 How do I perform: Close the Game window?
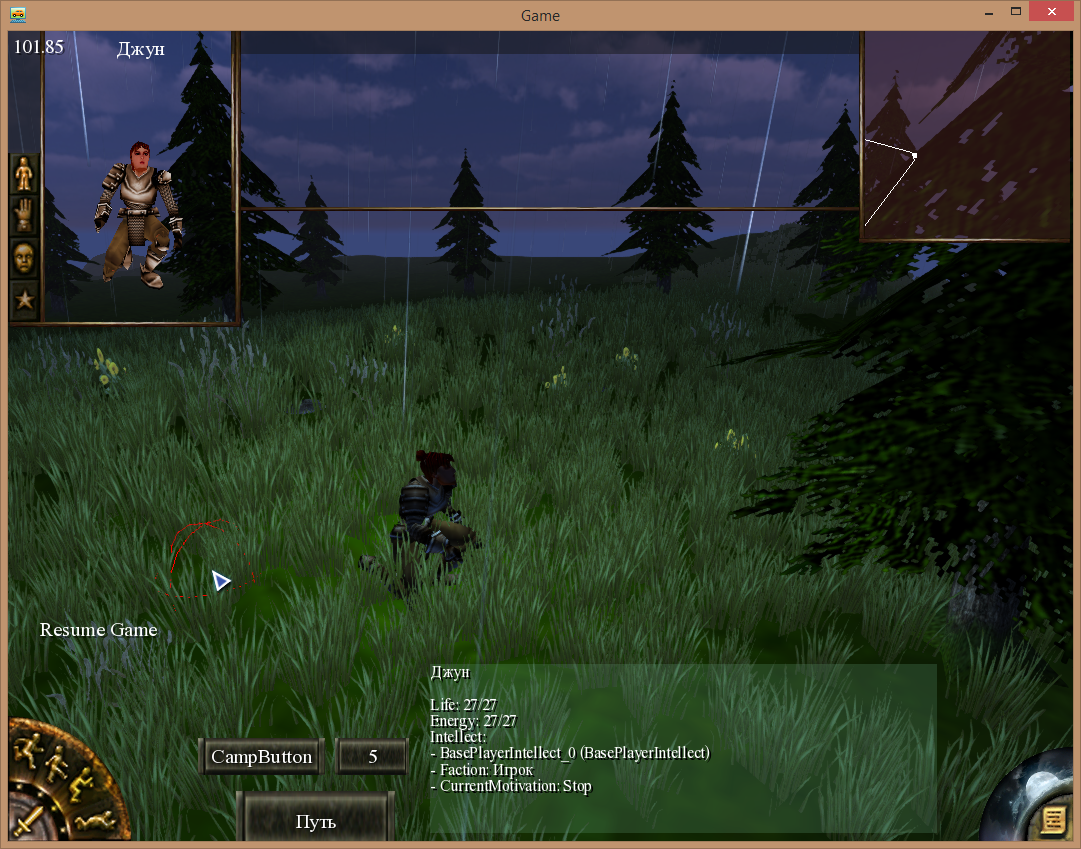[1052, 13]
